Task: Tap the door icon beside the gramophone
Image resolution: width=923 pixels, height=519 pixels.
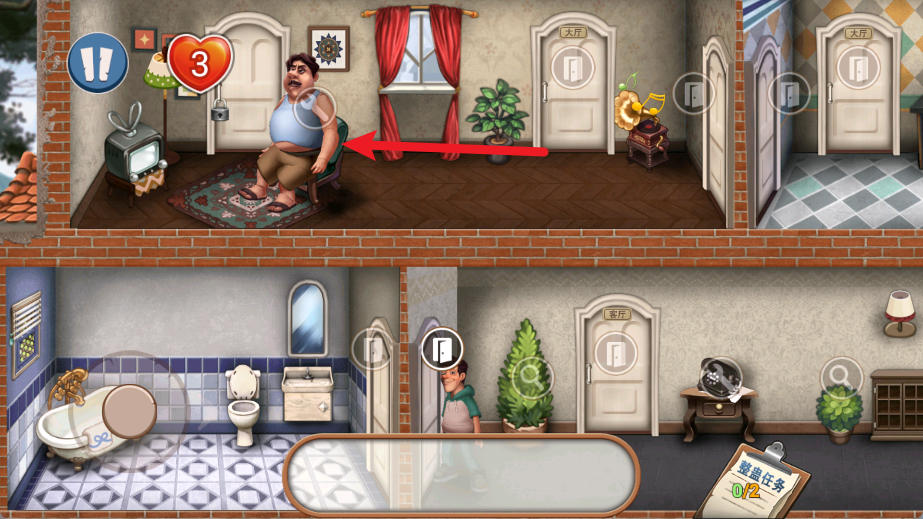Action: [693, 94]
